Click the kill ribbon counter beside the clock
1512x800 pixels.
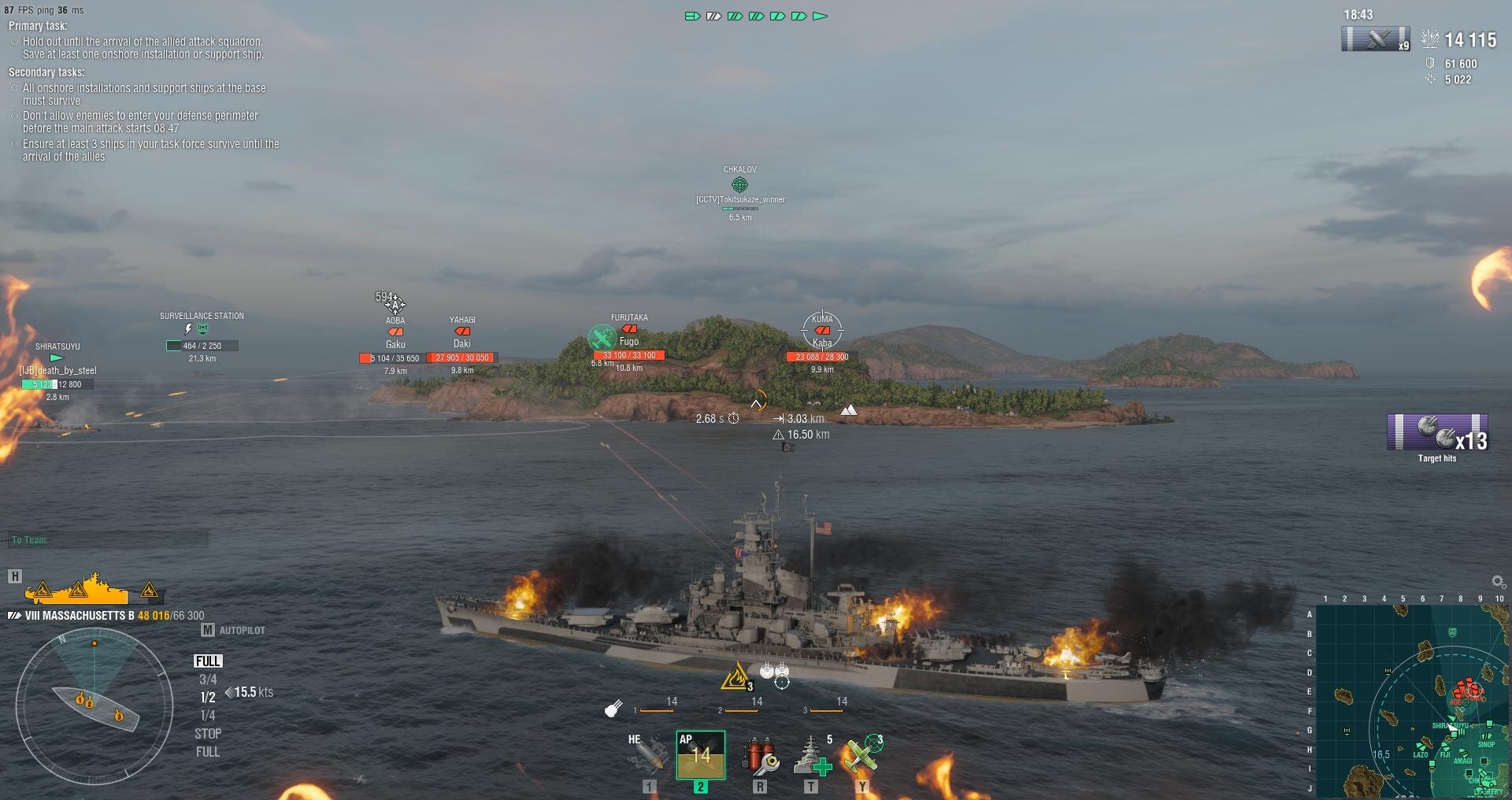coord(1375,39)
